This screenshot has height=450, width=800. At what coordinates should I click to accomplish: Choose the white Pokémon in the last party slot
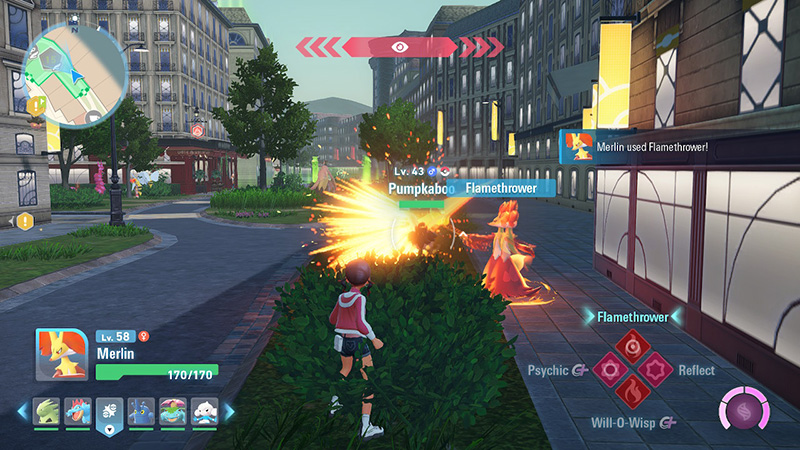tap(207, 412)
